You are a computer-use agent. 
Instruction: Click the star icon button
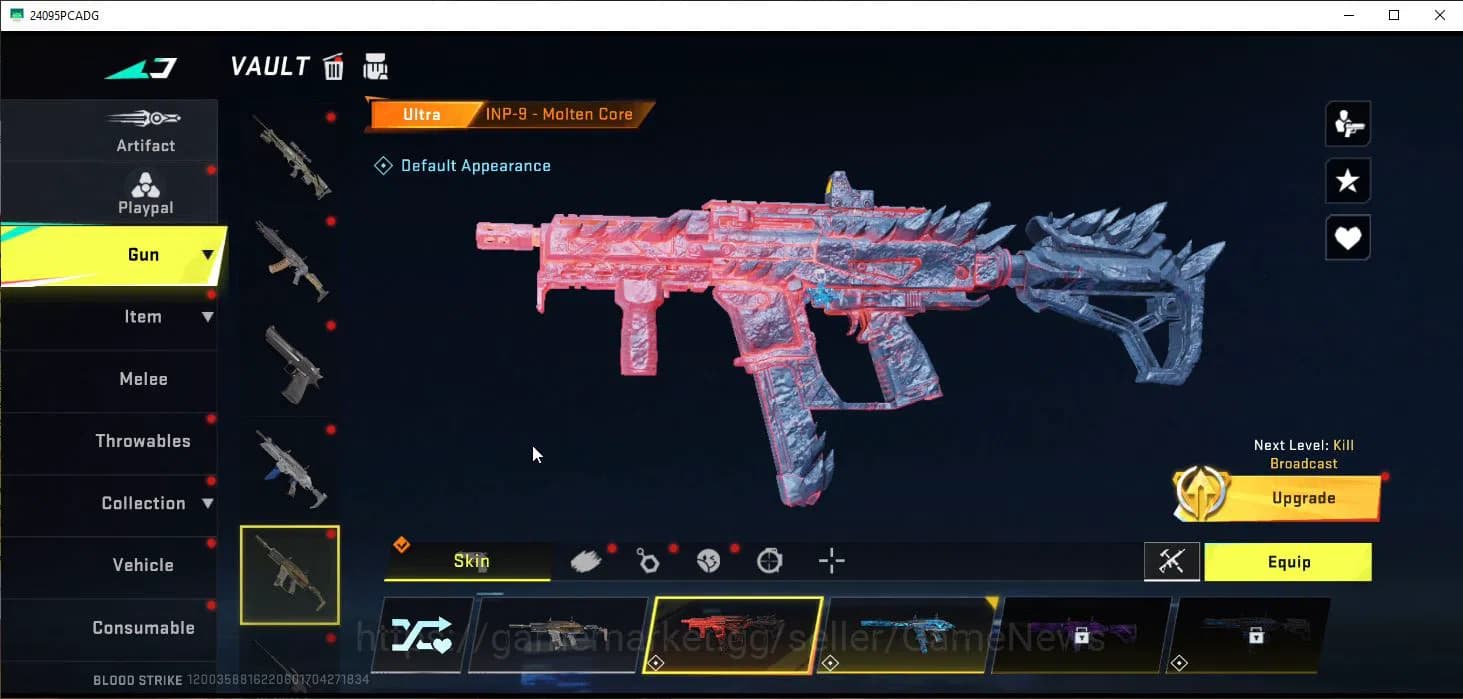(1347, 181)
